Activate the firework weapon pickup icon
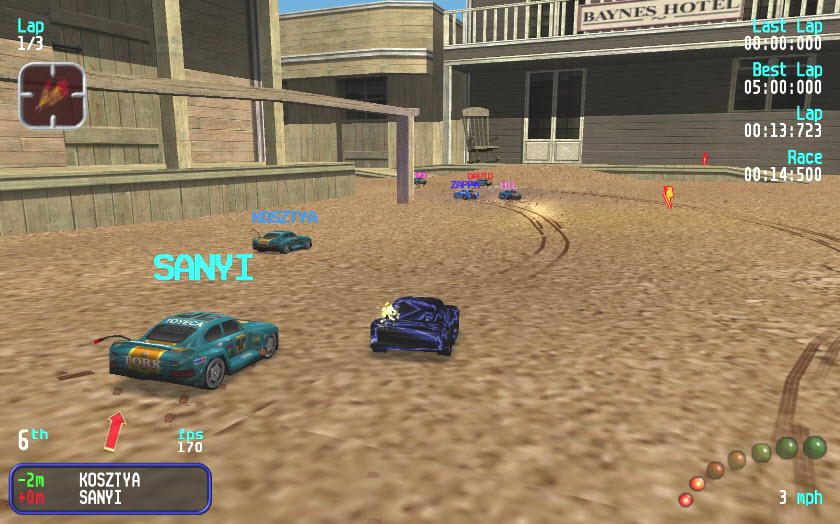 pyautogui.click(x=52, y=95)
